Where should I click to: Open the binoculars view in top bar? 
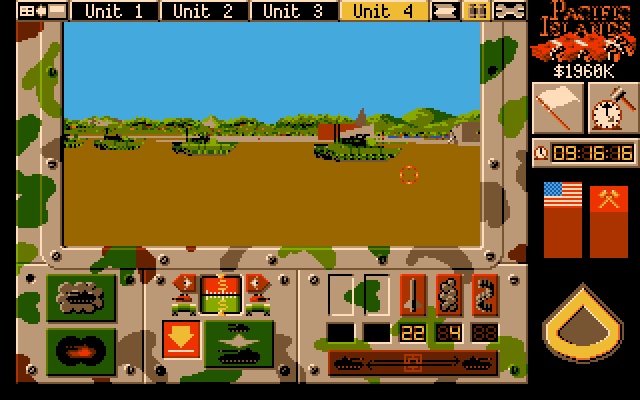coord(478,11)
